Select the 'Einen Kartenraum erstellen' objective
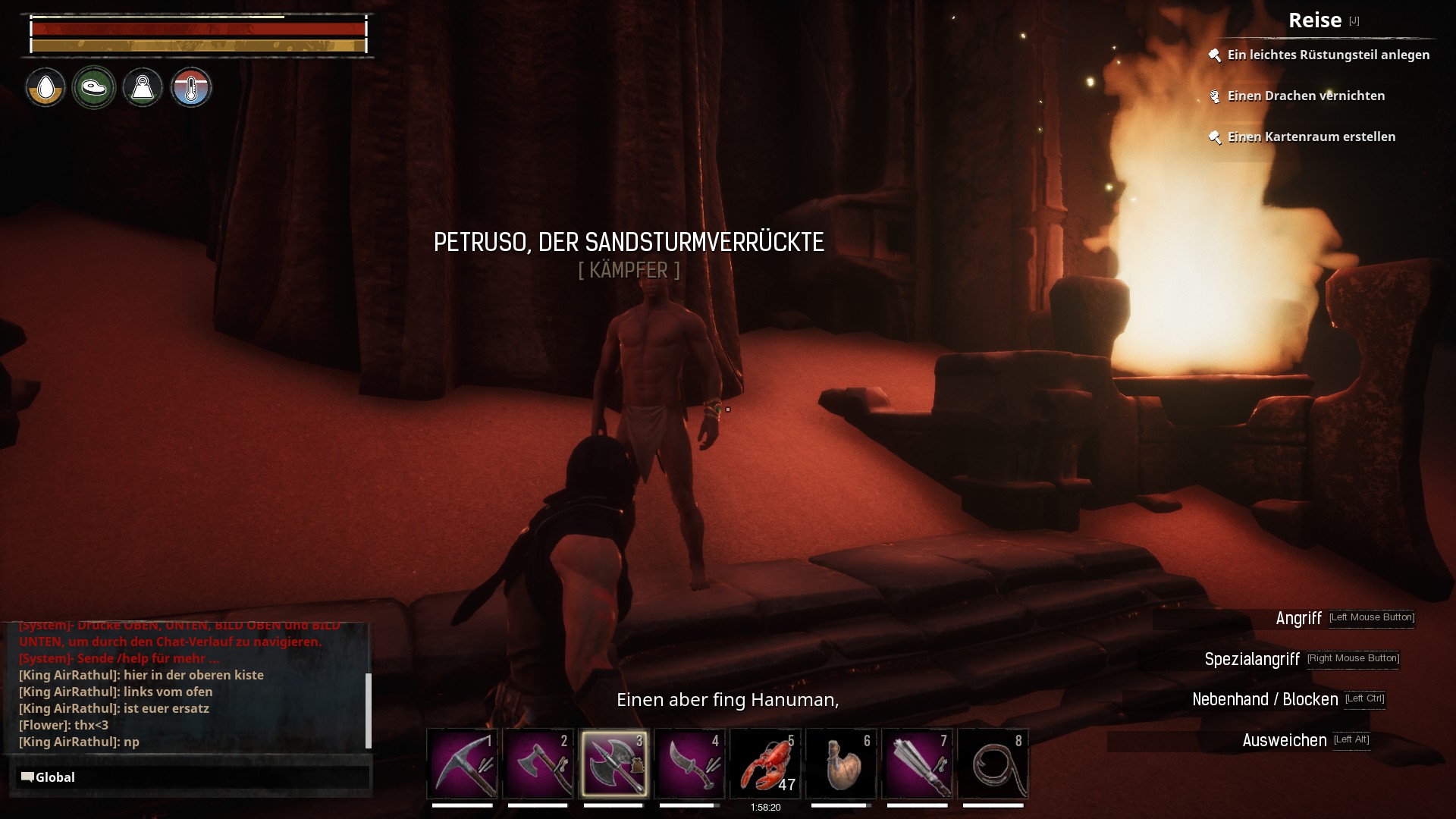1456x819 pixels. point(1311,136)
